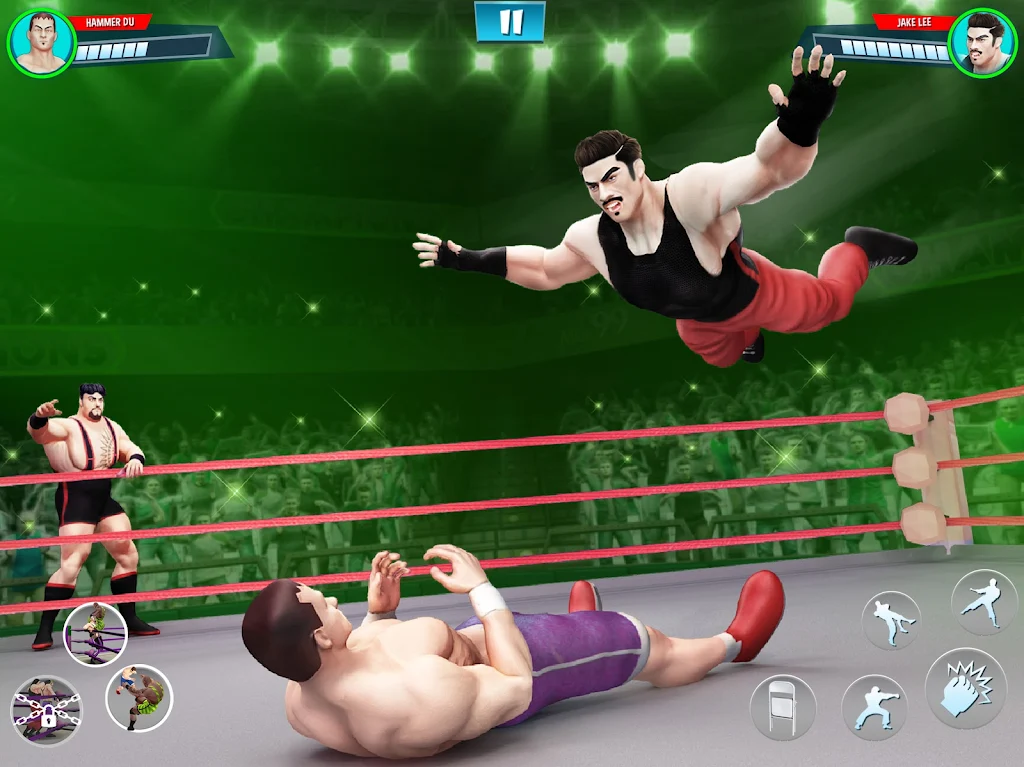The height and width of the screenshot is (767, 1024).
Task: Activate the knee strike special move icon
Action: (139, 696)
